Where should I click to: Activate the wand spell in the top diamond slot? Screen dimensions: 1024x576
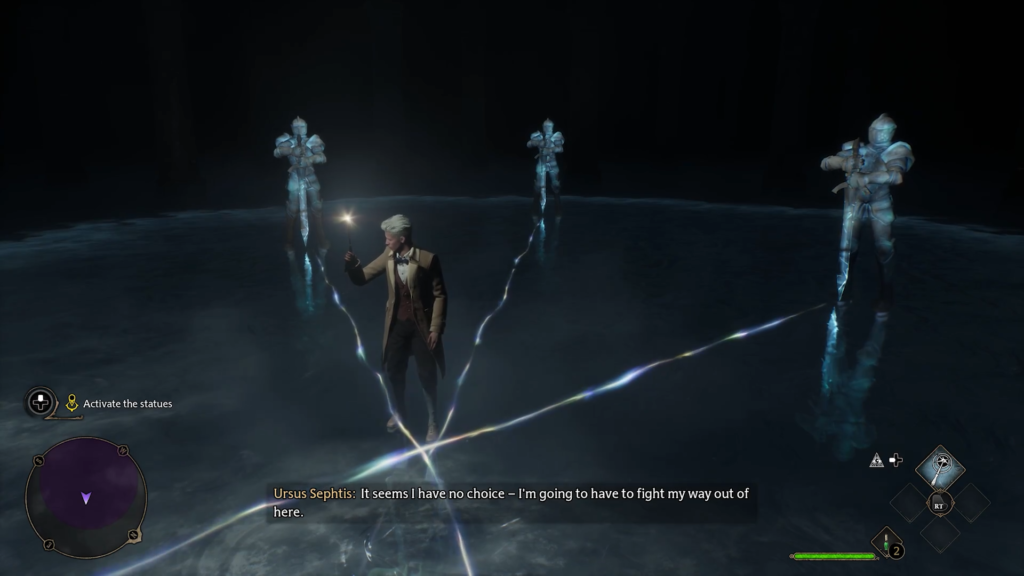coord(940,466)
